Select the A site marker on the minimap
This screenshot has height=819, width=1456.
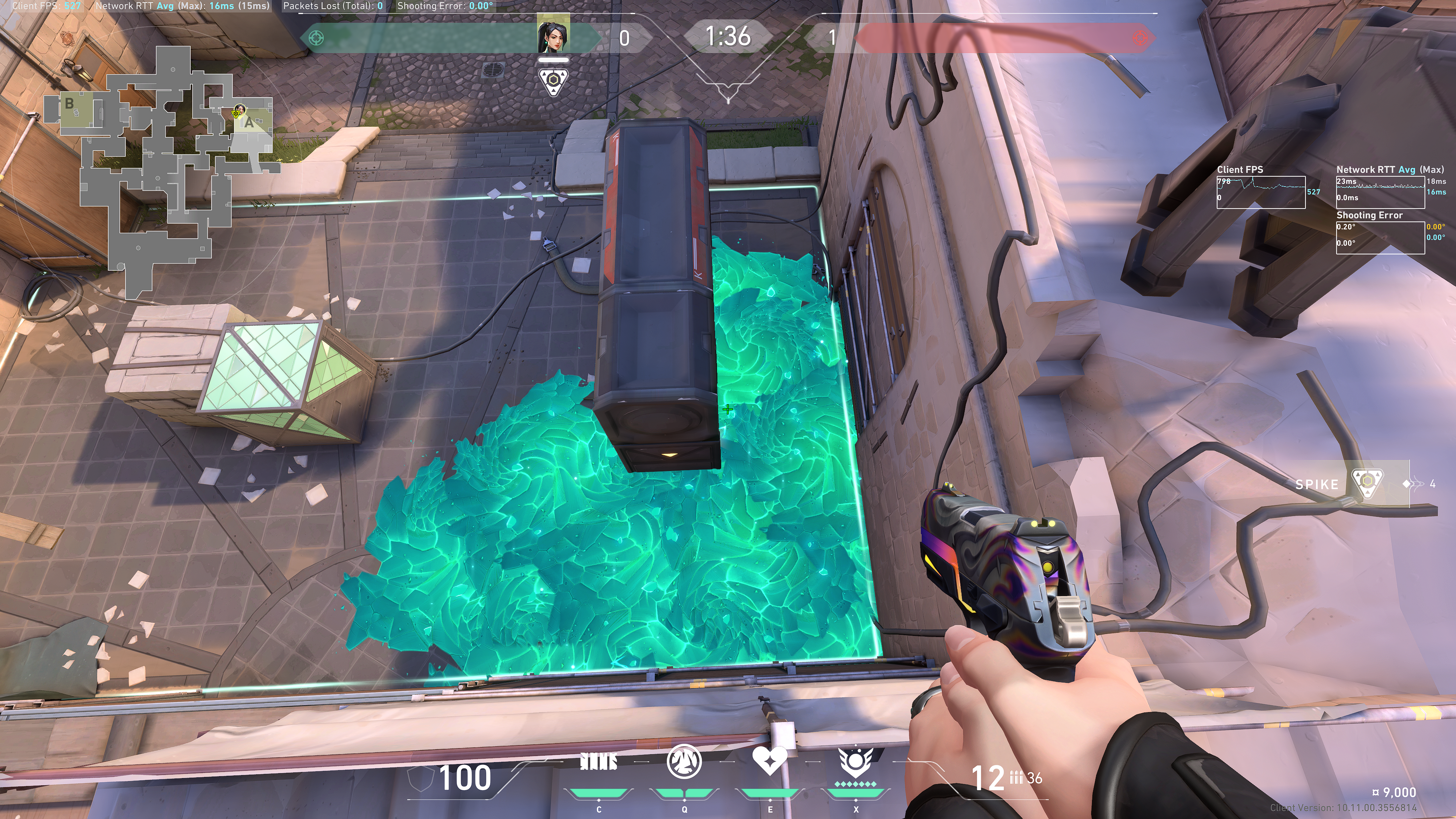(x=249, y=122)
